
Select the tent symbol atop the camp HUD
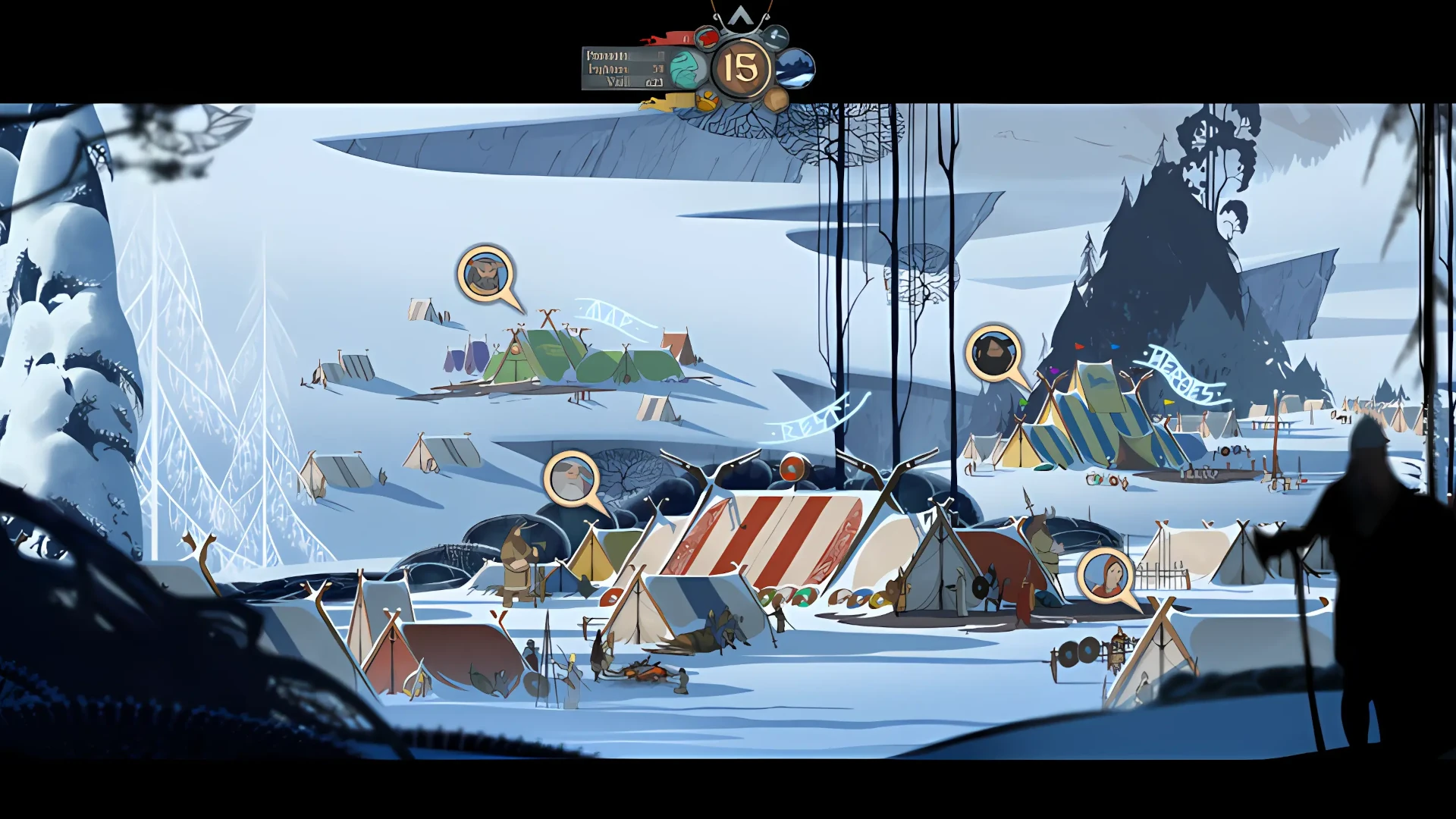click(739, 14)
